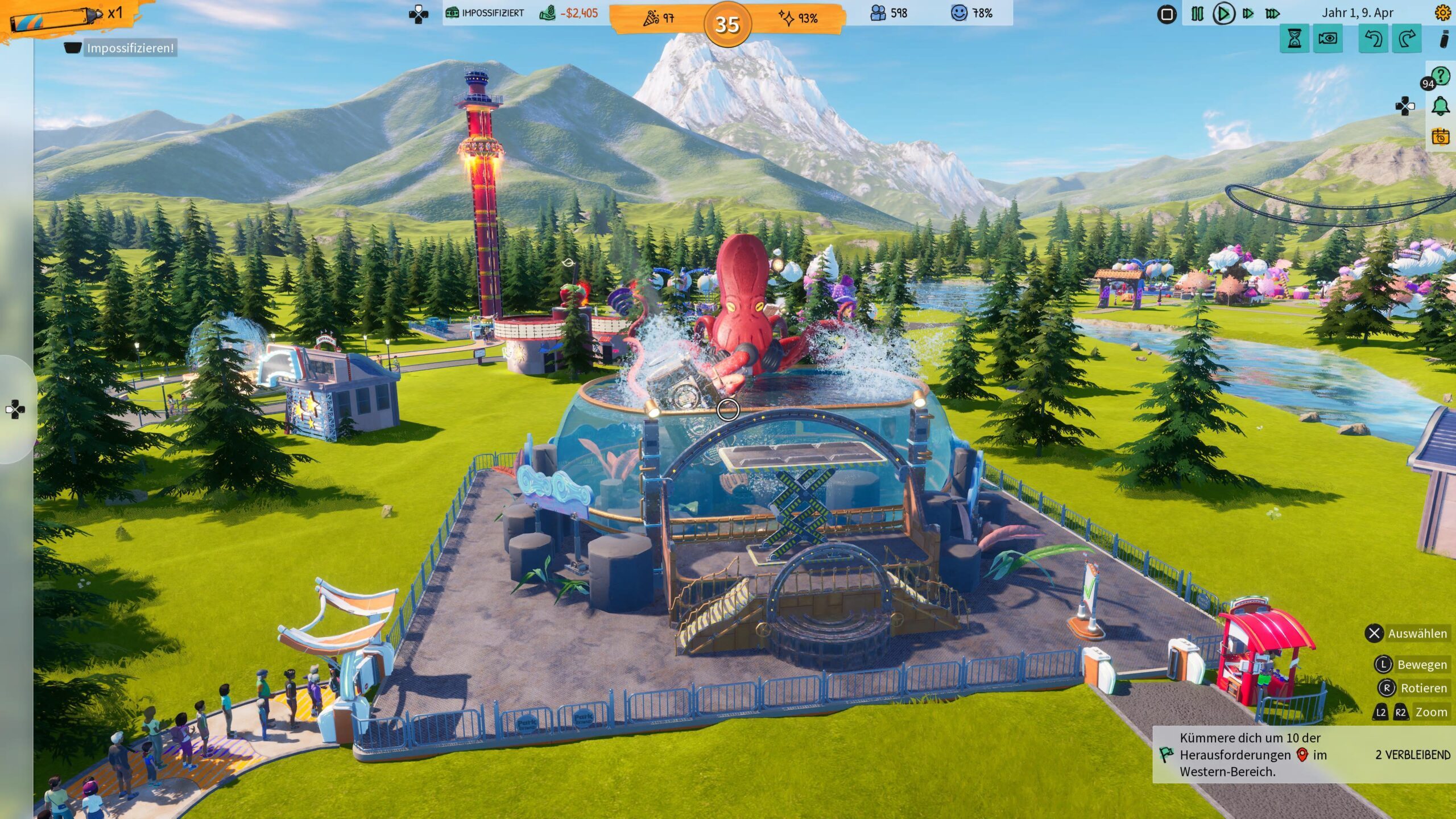This screenshot has height=819, width=1456.
Task: Pause the game time
Action: [1197, 14]
